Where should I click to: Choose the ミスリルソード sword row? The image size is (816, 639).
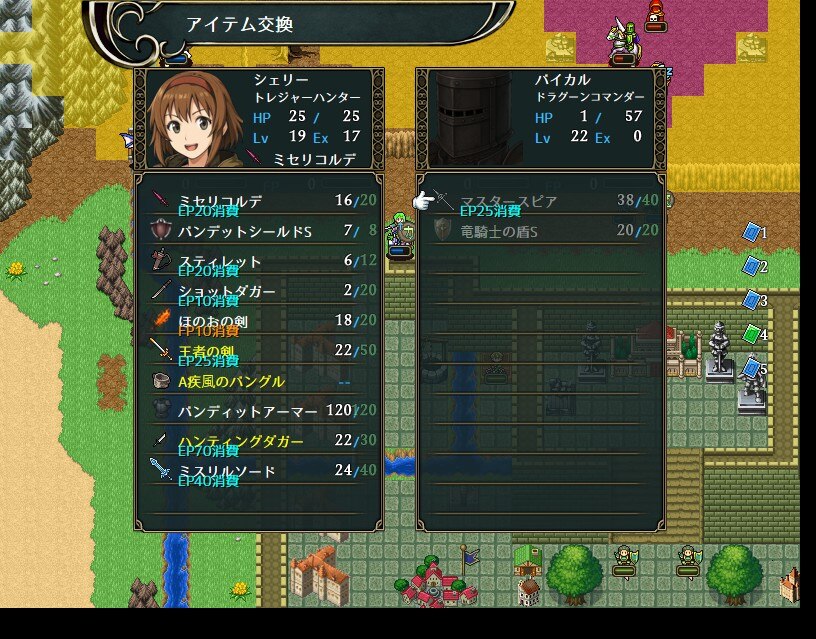pos(258,471)
